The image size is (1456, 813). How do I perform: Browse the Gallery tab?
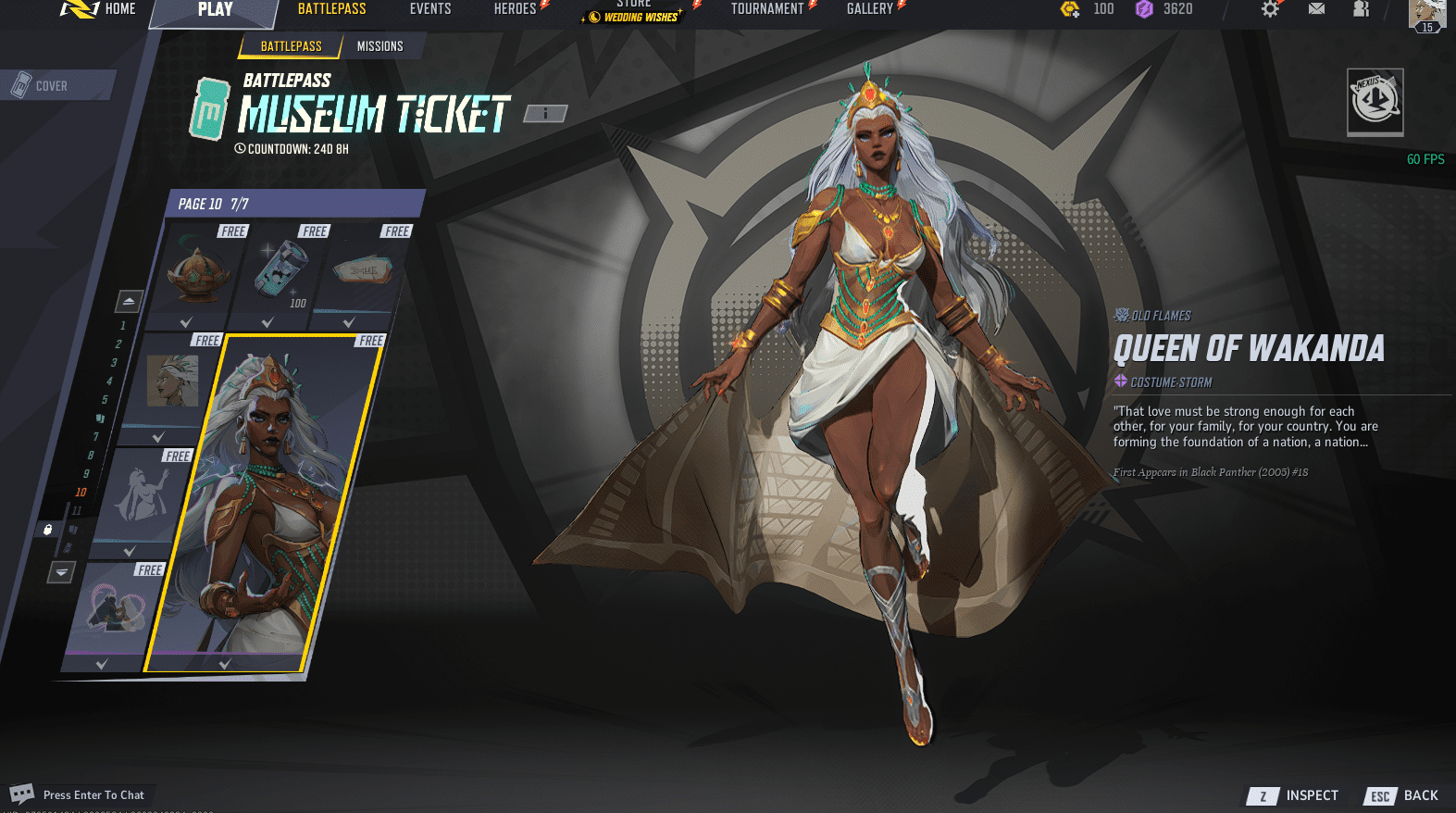point(869,9)
